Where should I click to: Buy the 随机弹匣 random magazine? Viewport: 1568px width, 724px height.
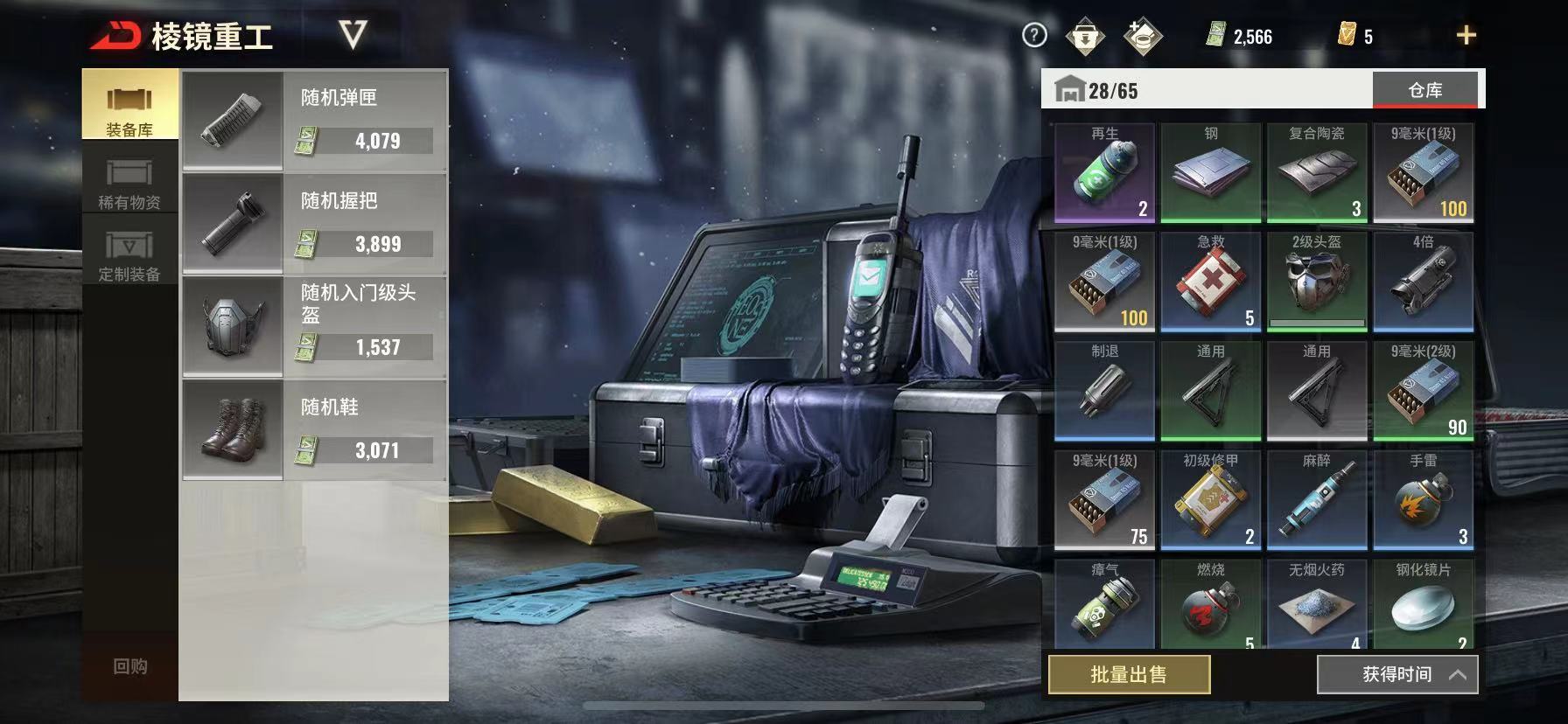315,121
